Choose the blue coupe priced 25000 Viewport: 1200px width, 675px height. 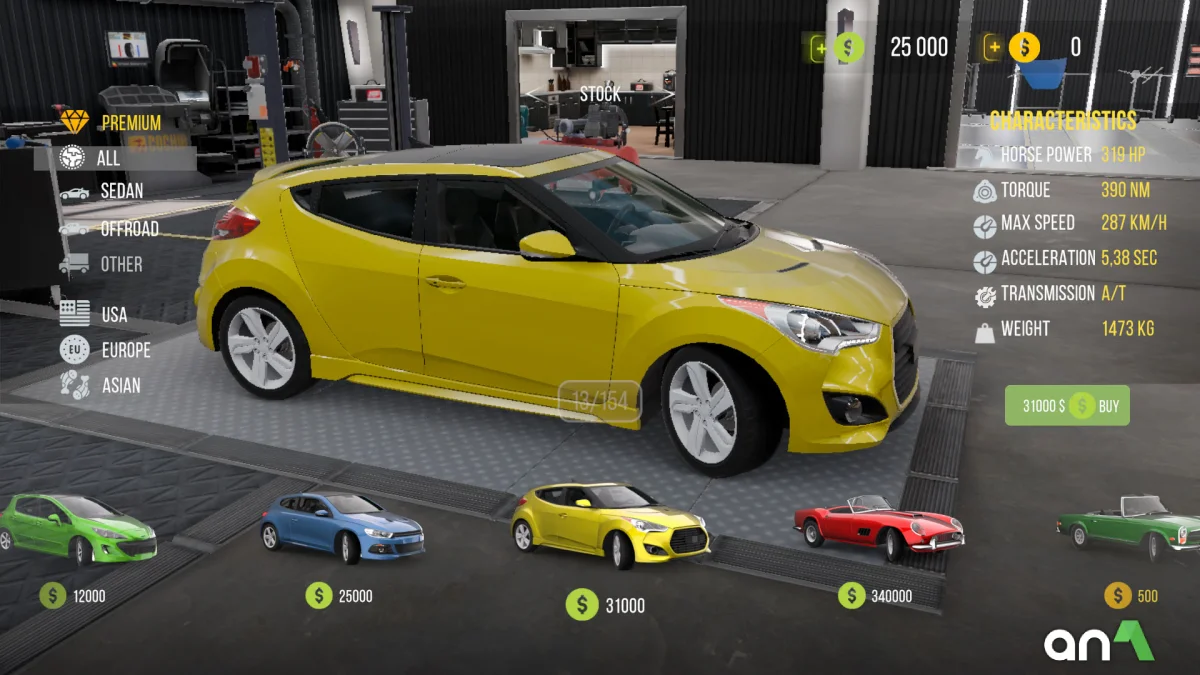click(x=342, y=527)
